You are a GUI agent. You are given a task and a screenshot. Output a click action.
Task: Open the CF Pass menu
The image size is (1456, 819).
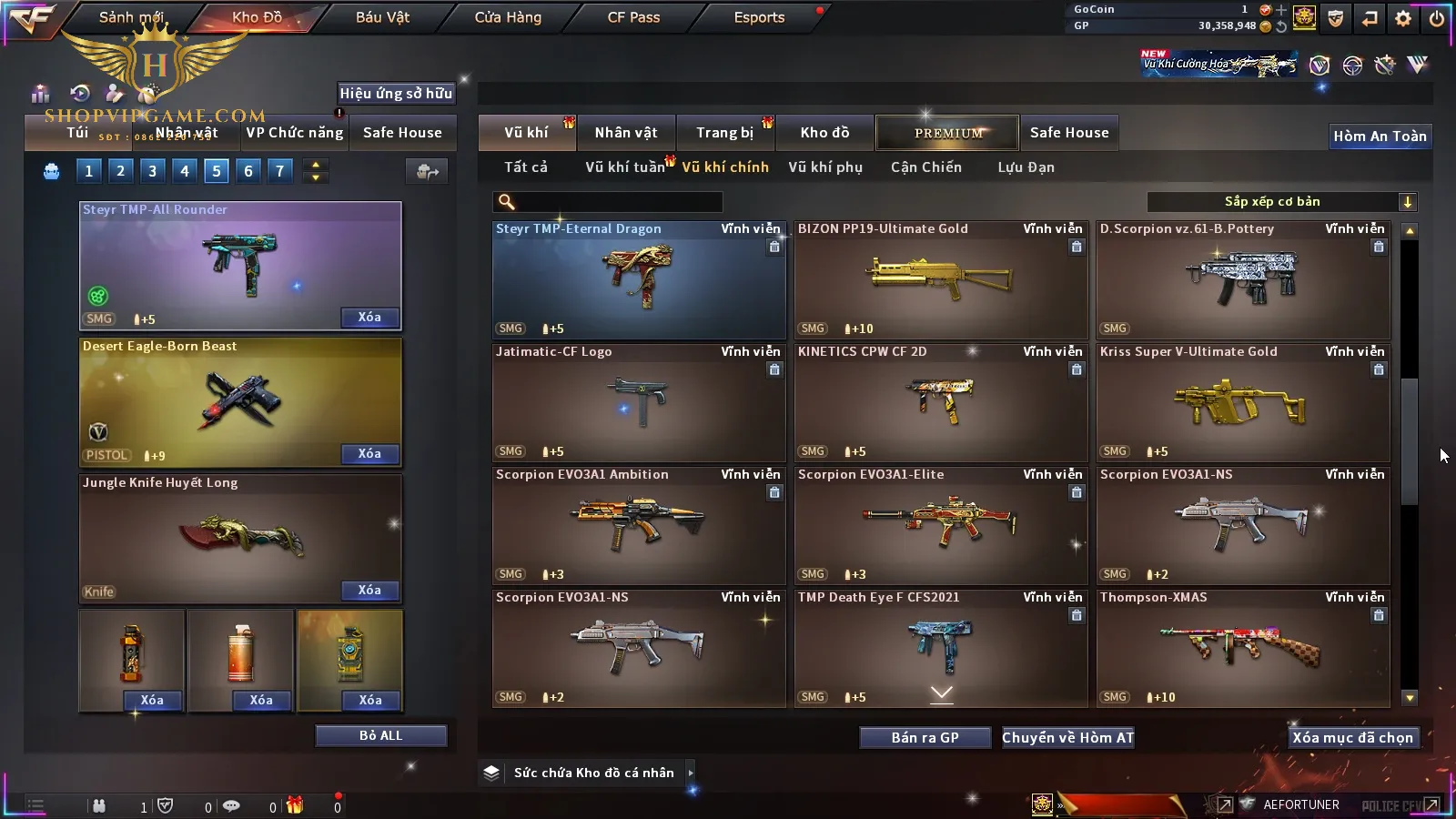[633, 17]
